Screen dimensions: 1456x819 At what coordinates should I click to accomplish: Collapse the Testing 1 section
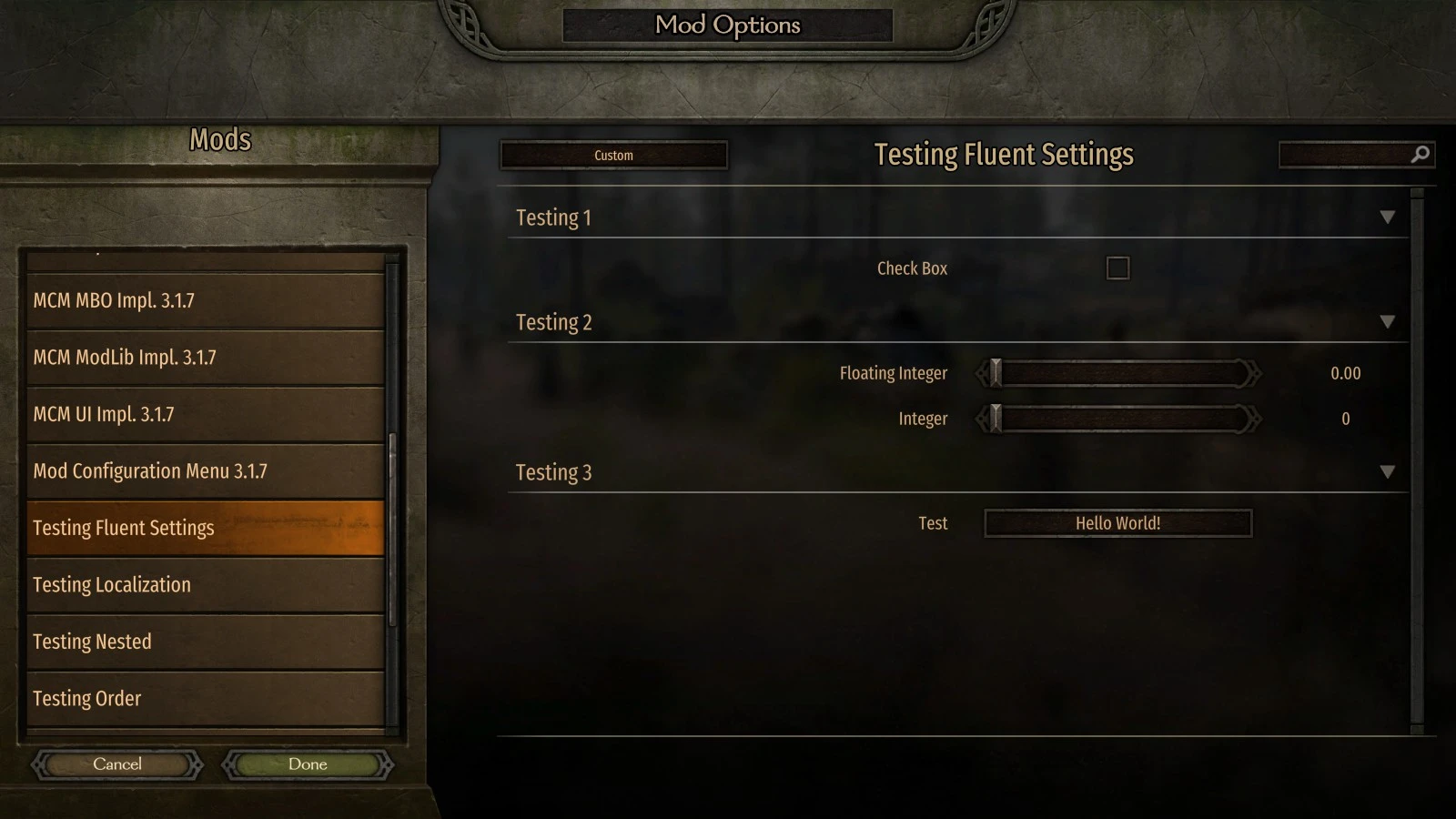[1390, 217]
